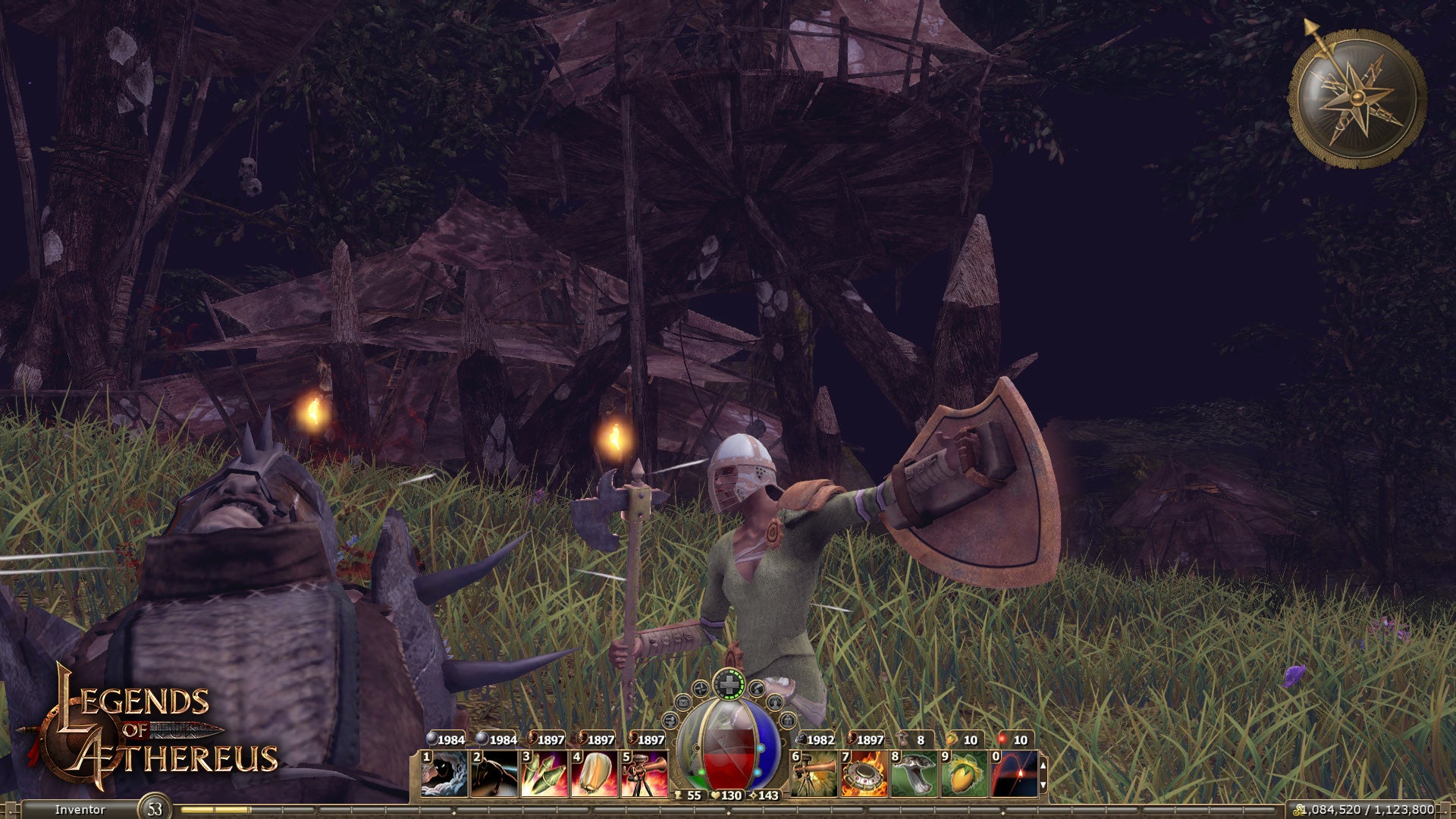This screenshot has height=819, width=1456.
Task: Fire the rocket barrage skill in slot 3
Action: (544, 773)
